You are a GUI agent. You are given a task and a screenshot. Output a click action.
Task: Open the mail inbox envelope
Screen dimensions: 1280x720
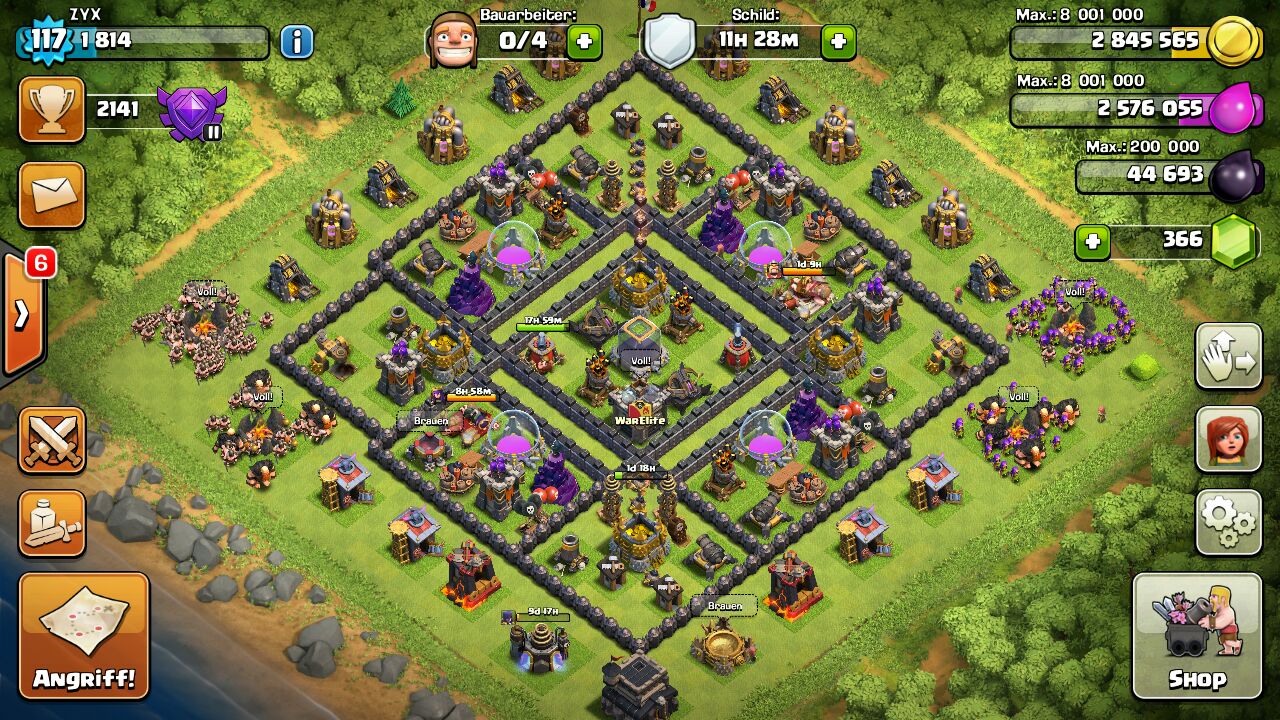52,195
